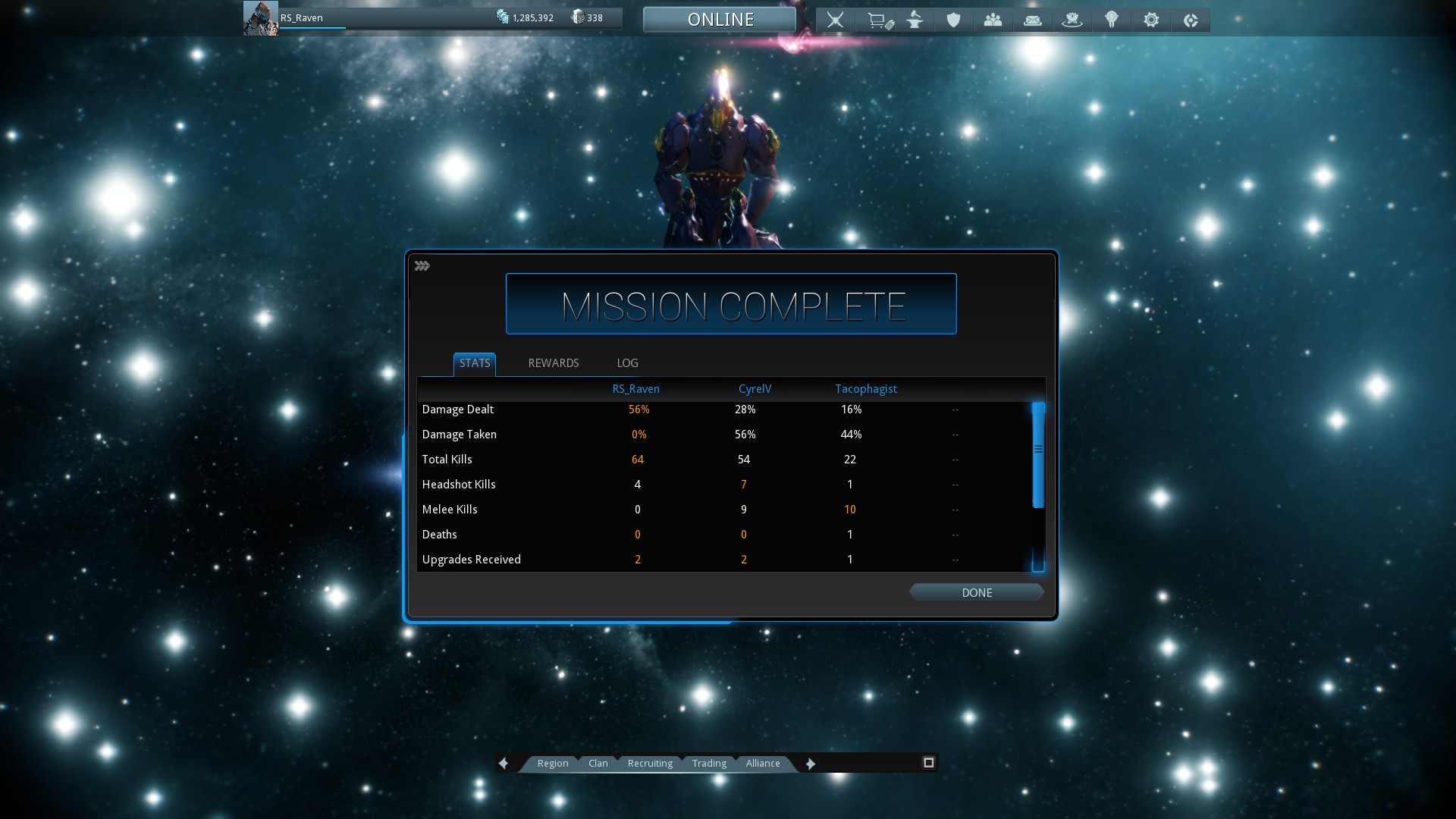Open the Trading chat tab
The width and height of the screenshot is (1456, 819).
[709, 764]
